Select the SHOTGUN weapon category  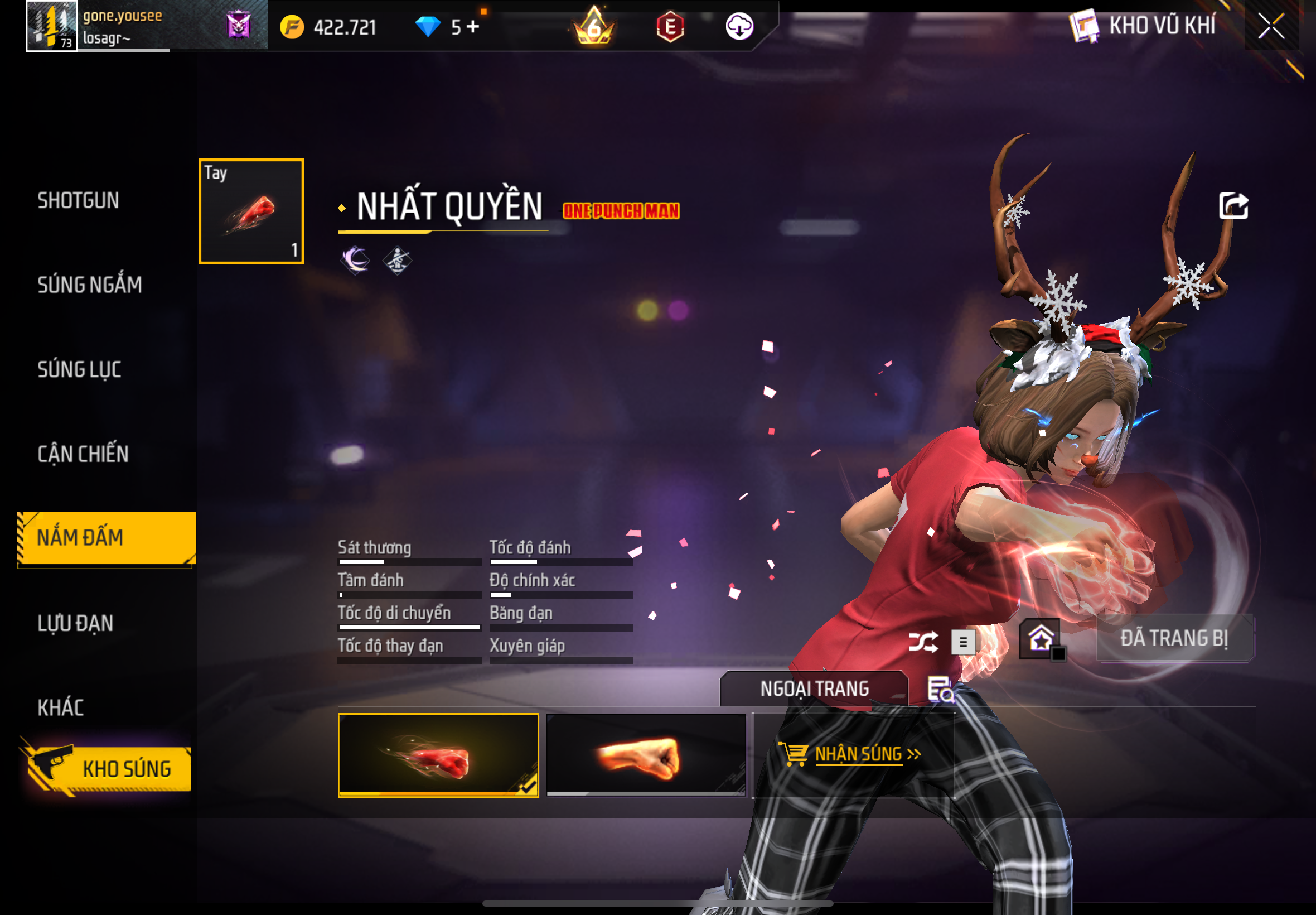click(78, 201)
